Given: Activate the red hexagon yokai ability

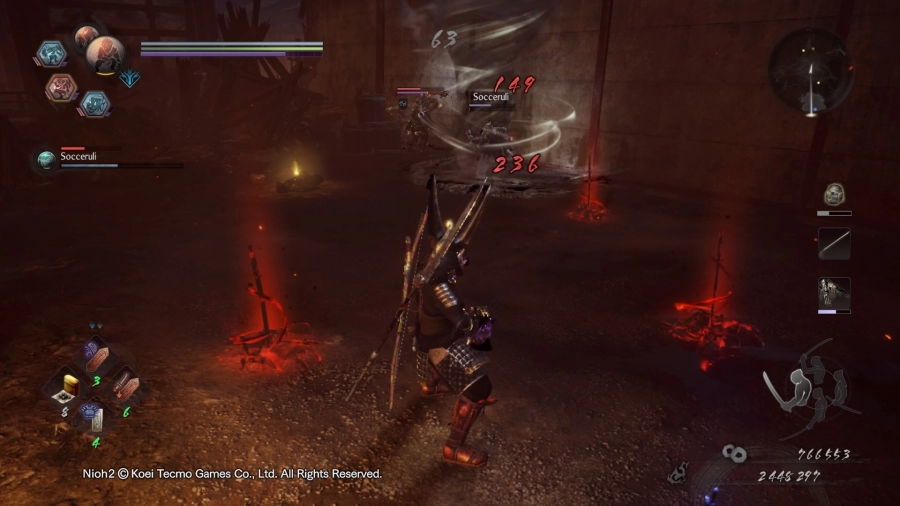Looking at the screenshot, I should pos(62,88).
